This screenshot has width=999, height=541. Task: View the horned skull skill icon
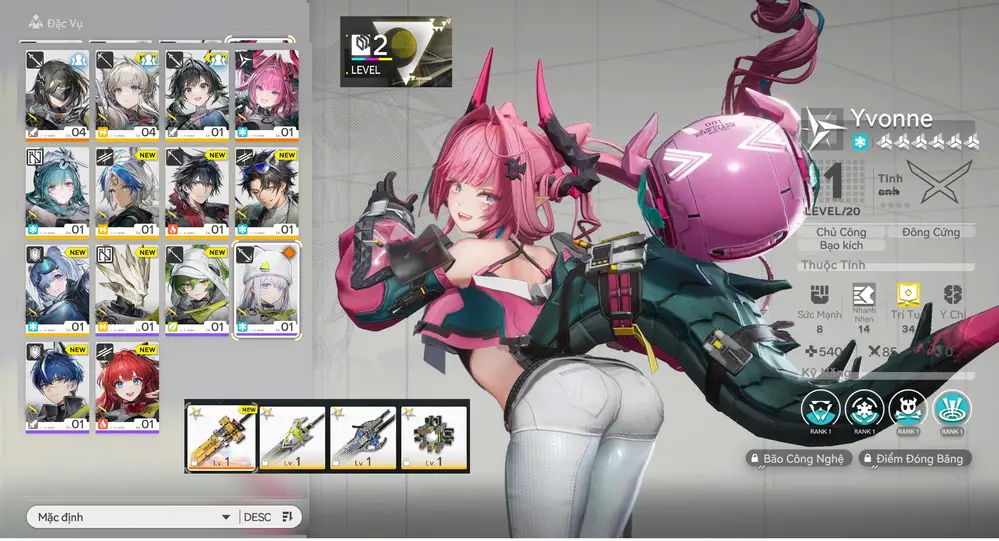point(907,408)
